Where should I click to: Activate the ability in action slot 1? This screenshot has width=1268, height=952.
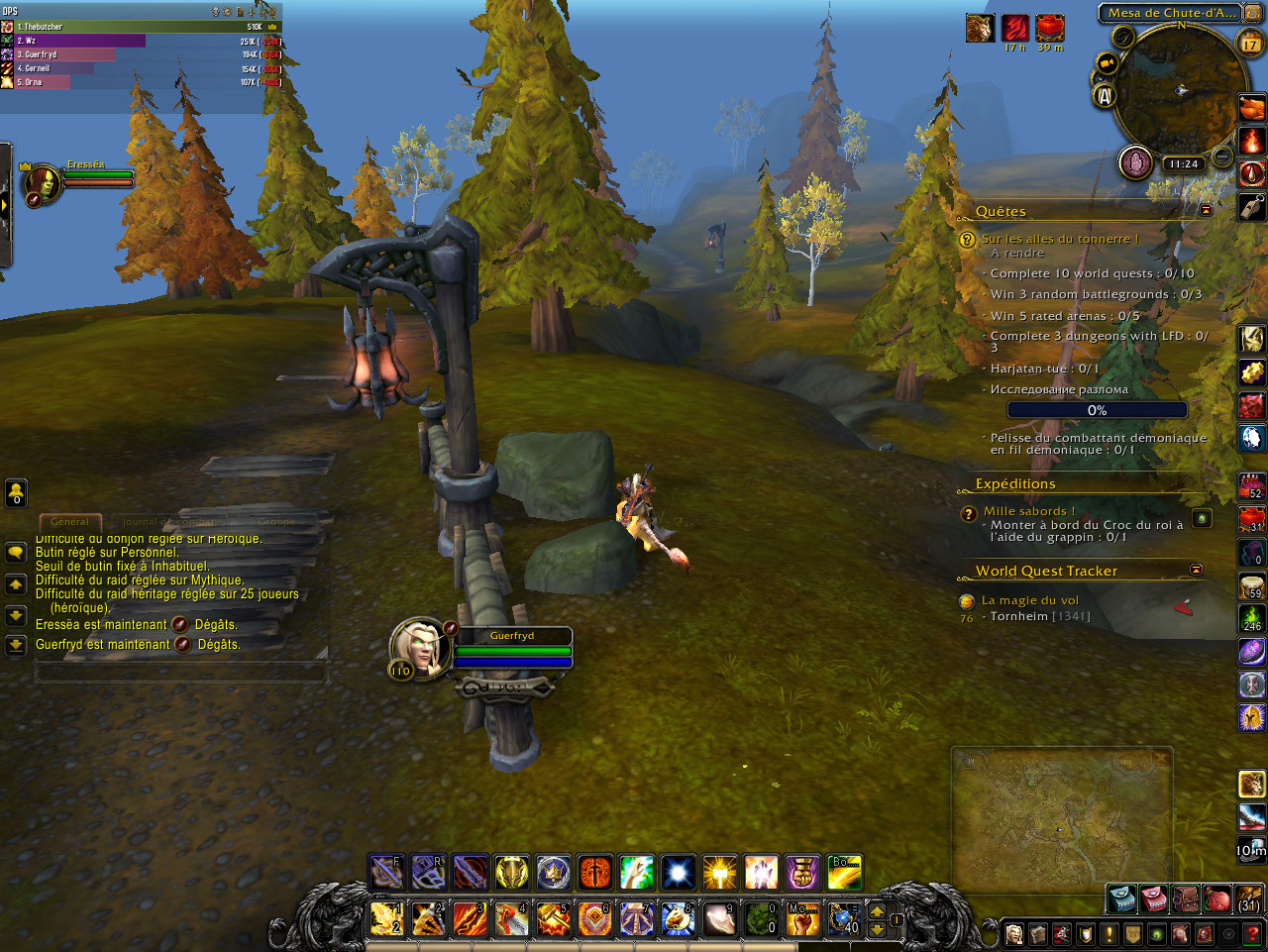pyautogui.click(x=385, y=918)
